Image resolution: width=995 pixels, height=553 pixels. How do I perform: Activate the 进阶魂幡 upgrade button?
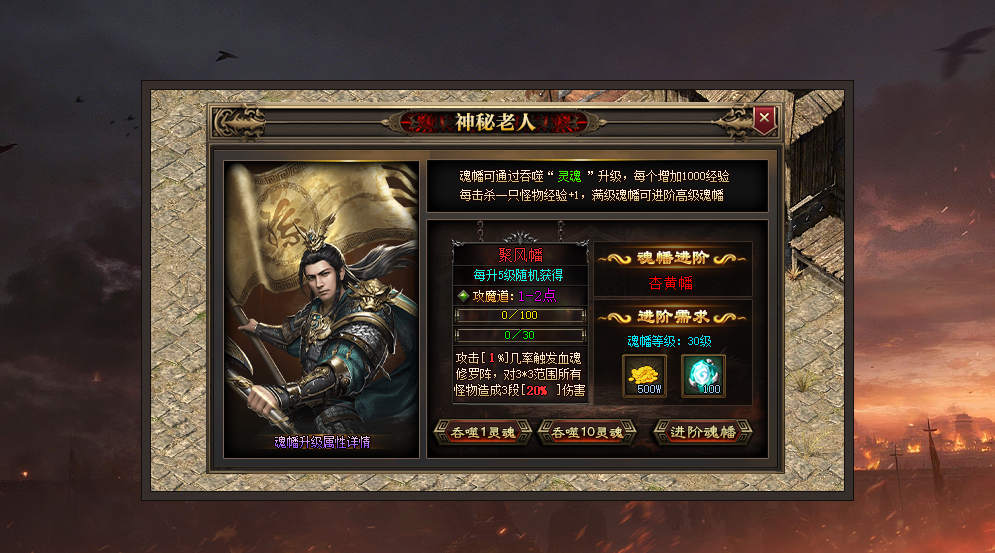(x=703, y=433)
